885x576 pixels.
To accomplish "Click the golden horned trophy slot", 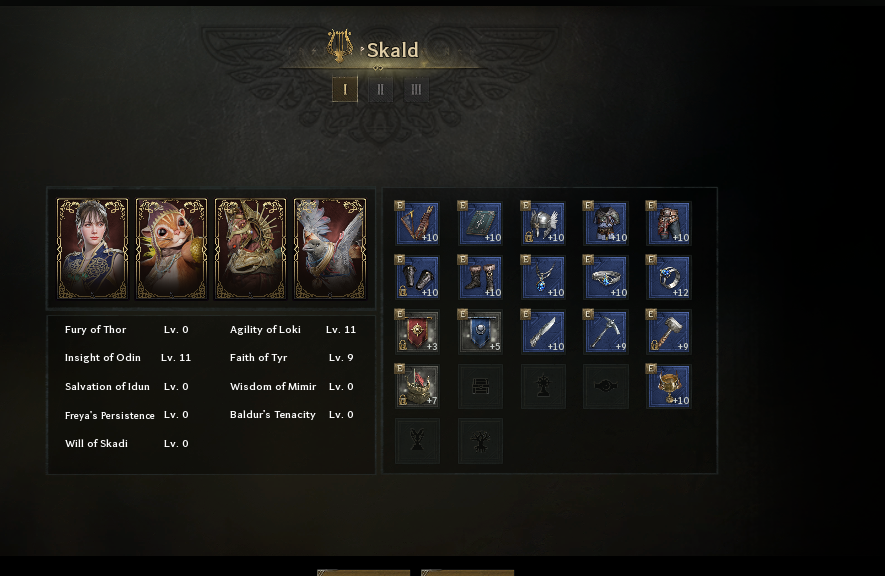I will [x=668, y=386].
